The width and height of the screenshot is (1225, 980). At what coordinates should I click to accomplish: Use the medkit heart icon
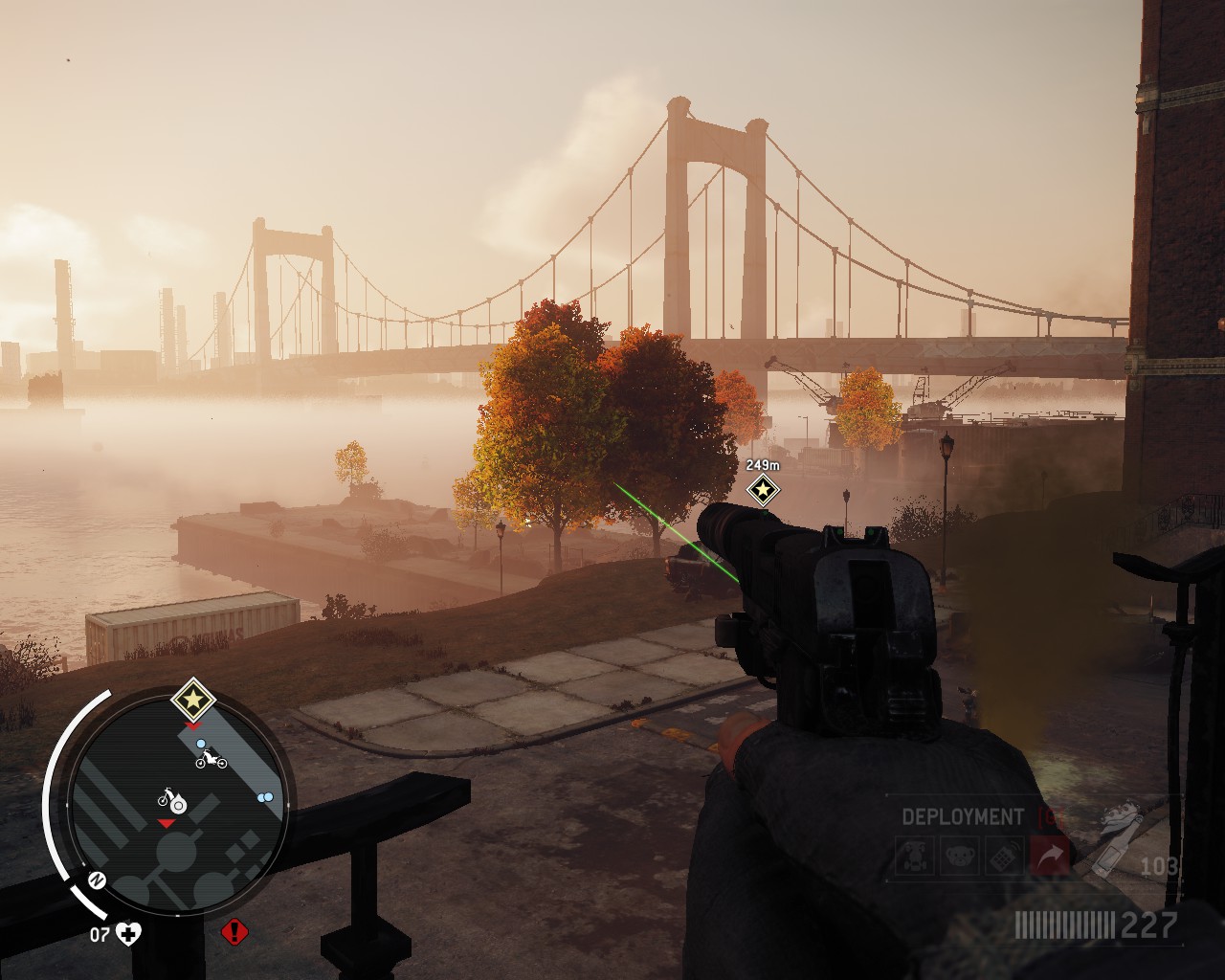coord(128,933)
